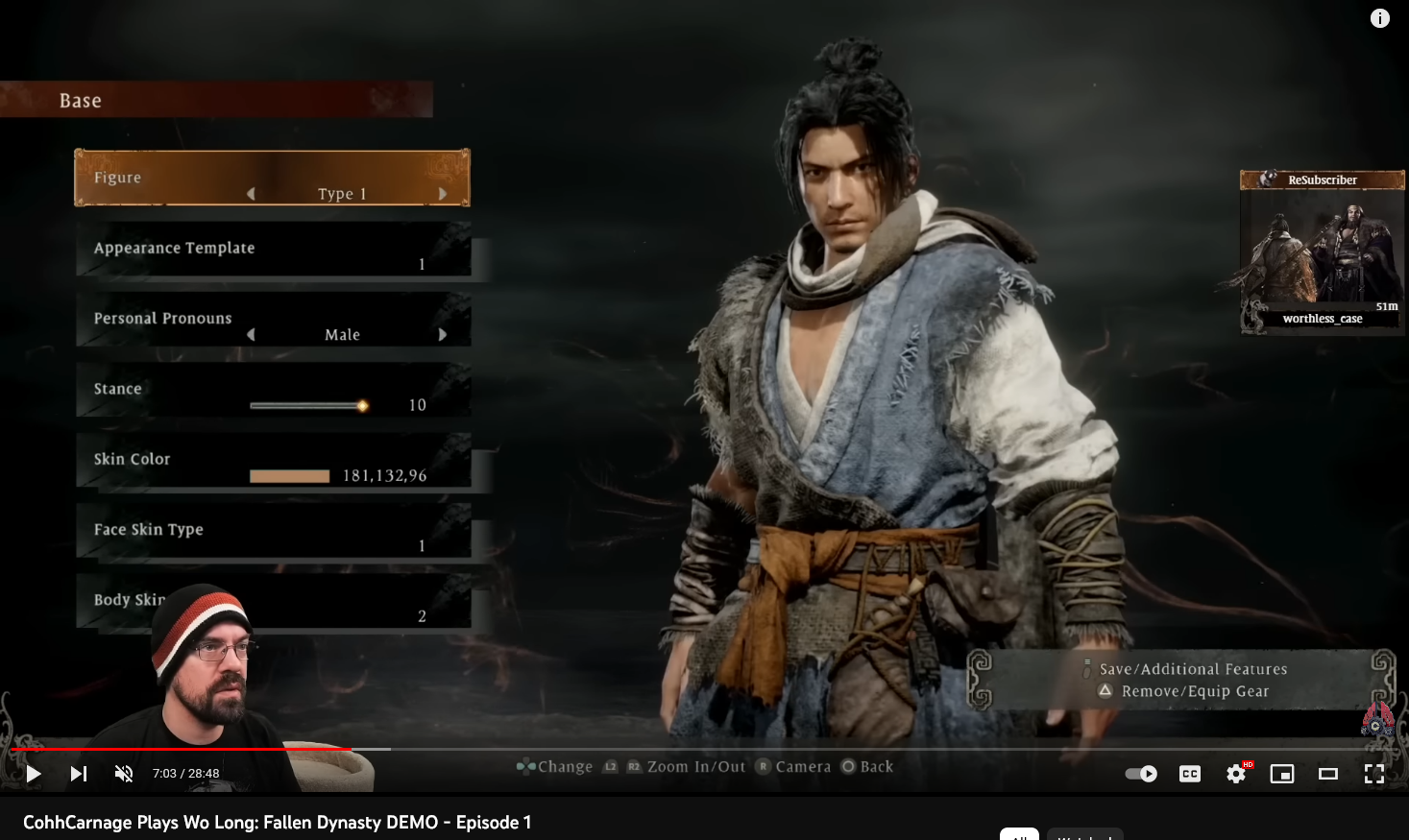Adjust the Stance slider handle
The height and width of the screenshot is (840, 1409).
[x=362, y=406]
